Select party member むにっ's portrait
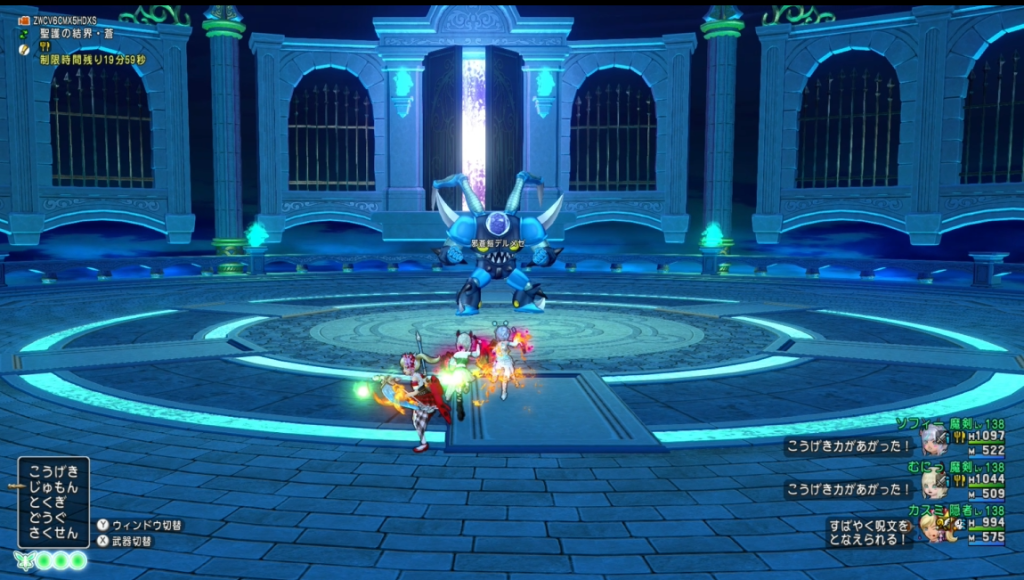This screenshot has width=1024, height=580. 934,485
